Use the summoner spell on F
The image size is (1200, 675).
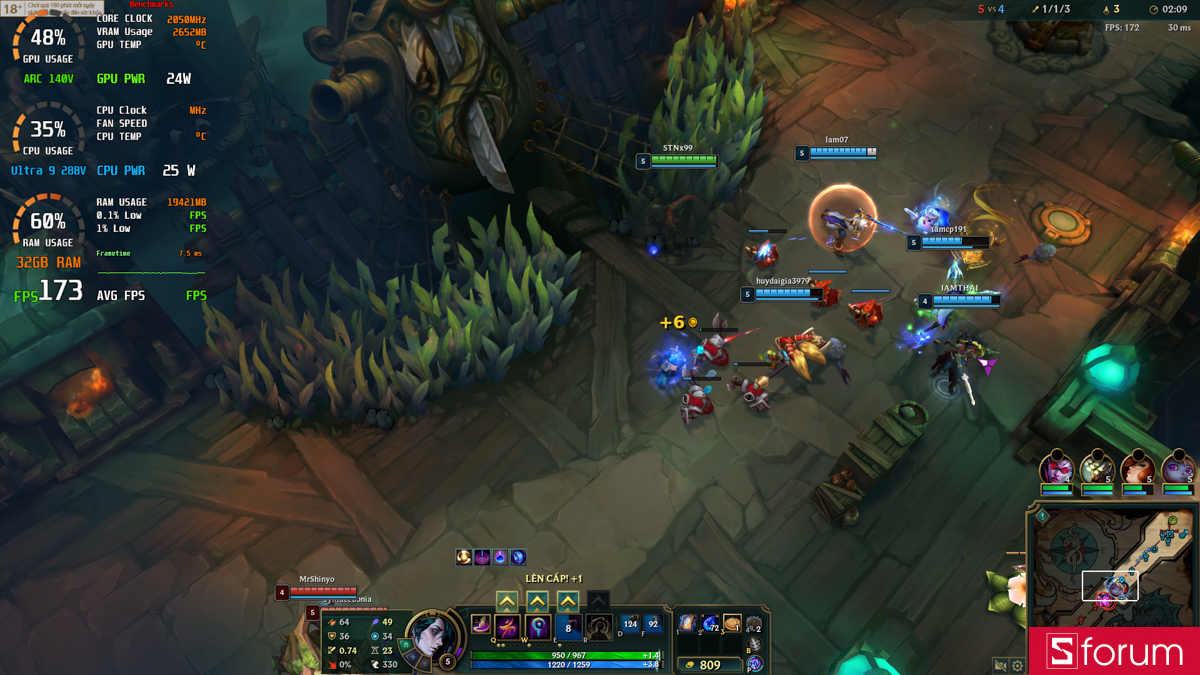click(x=653, y=624)
